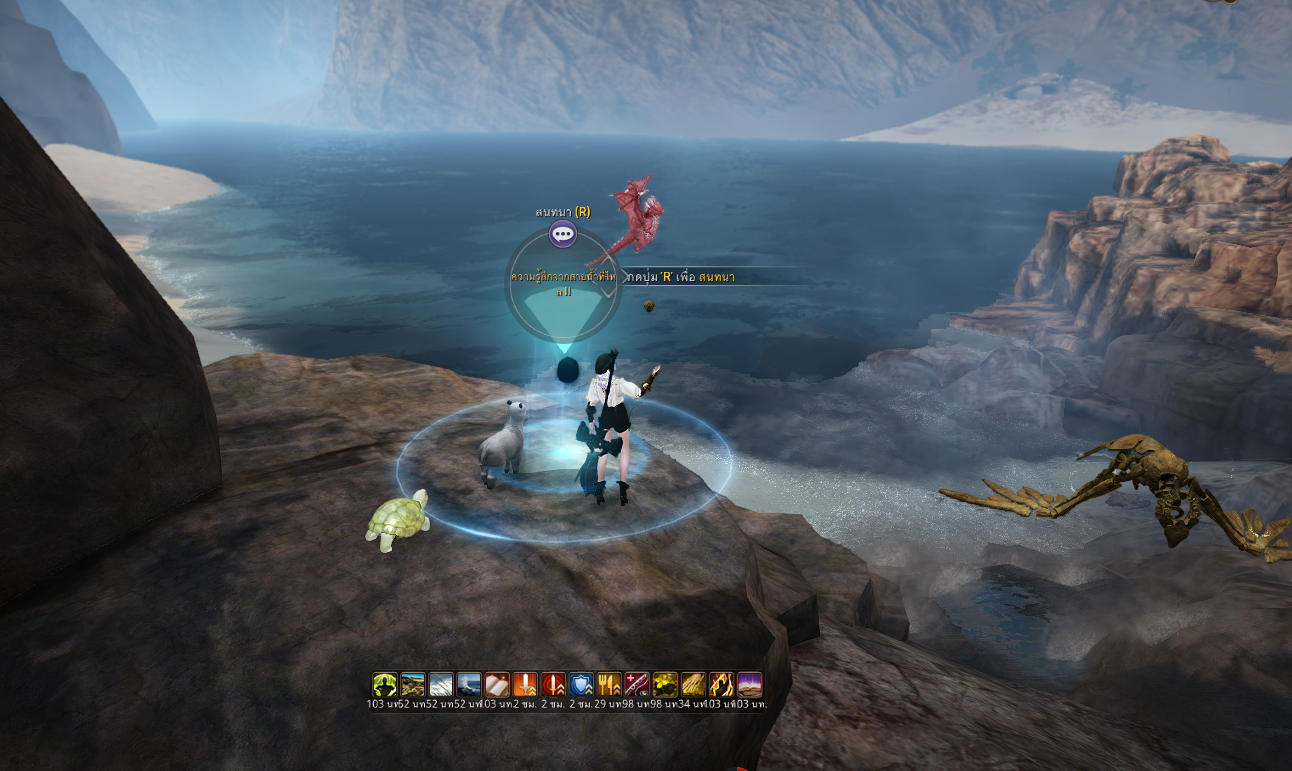Screen dimensions: 1292x771
Task: Click the glowing purple book buff icon
Action: (x=749, y=684)
